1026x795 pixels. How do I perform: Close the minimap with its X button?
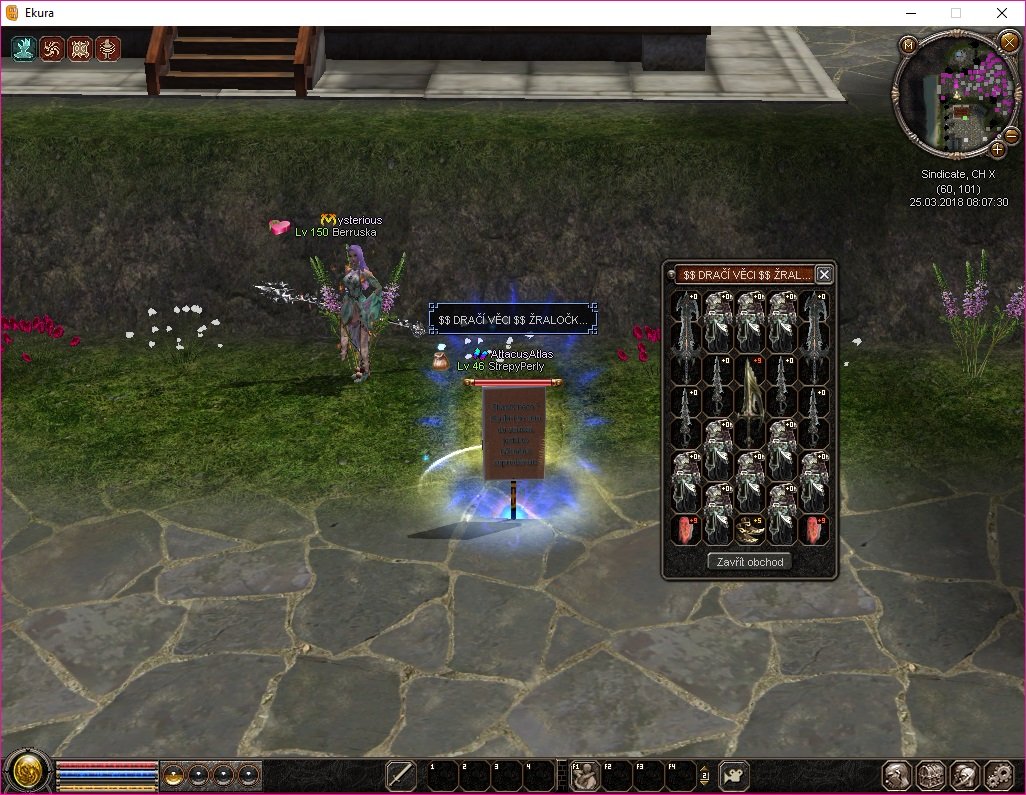(1008, 42)
